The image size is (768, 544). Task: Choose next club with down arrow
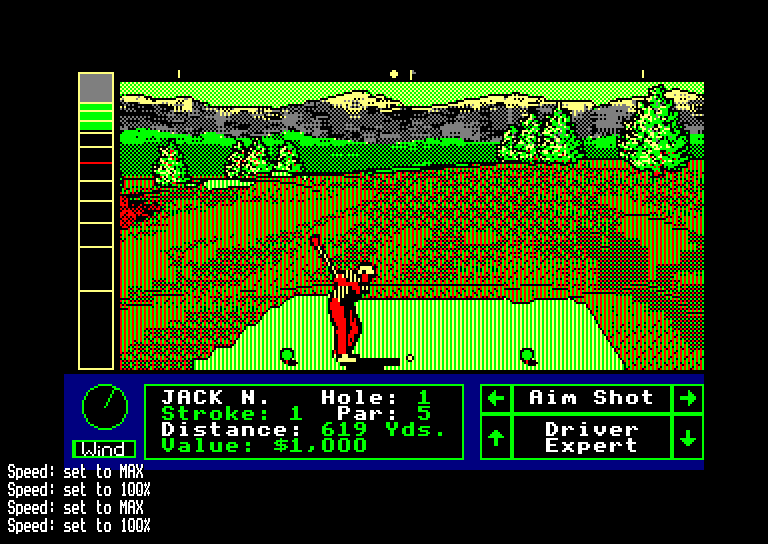[x=688, y=437]
